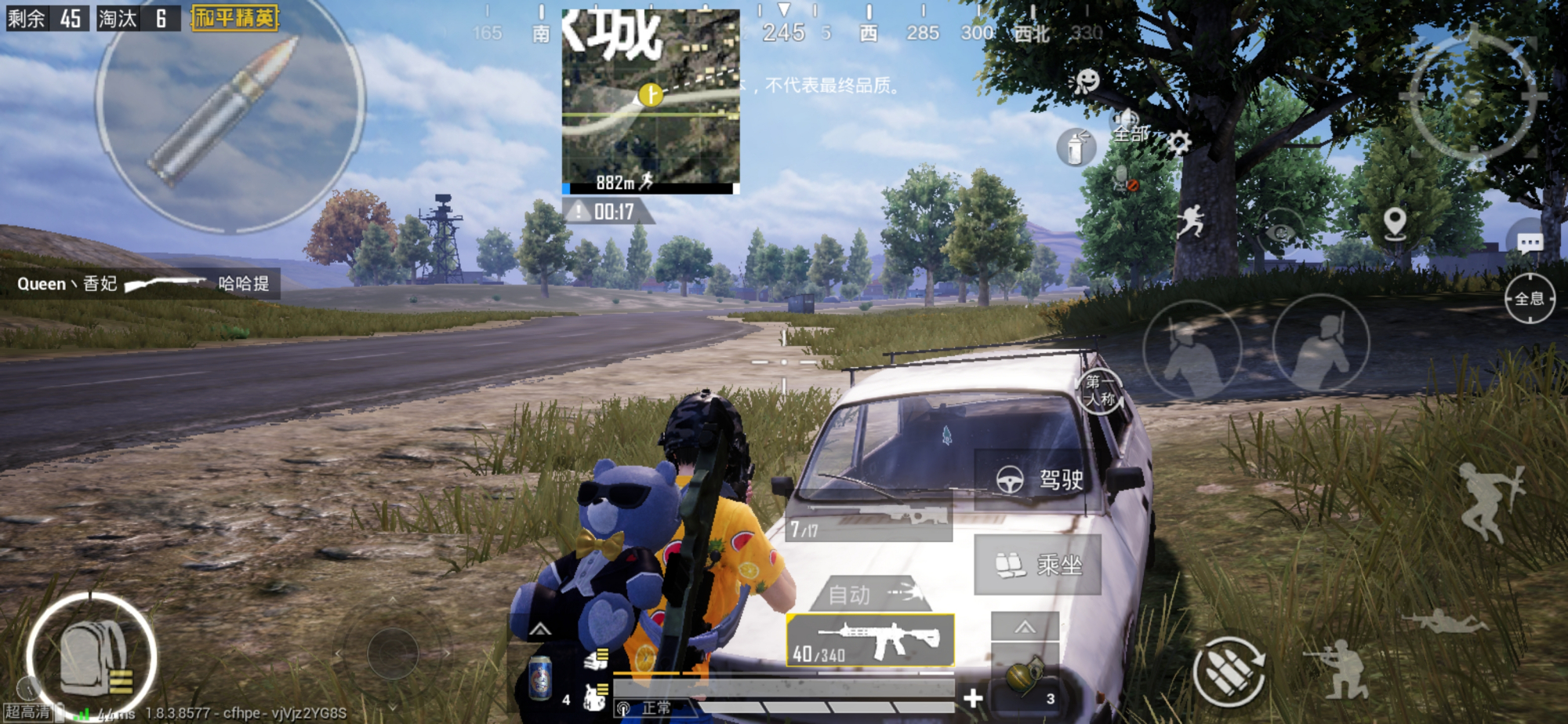Open the quick chat message bubble
This screenshot has width=1568, height=724.
1530,243
